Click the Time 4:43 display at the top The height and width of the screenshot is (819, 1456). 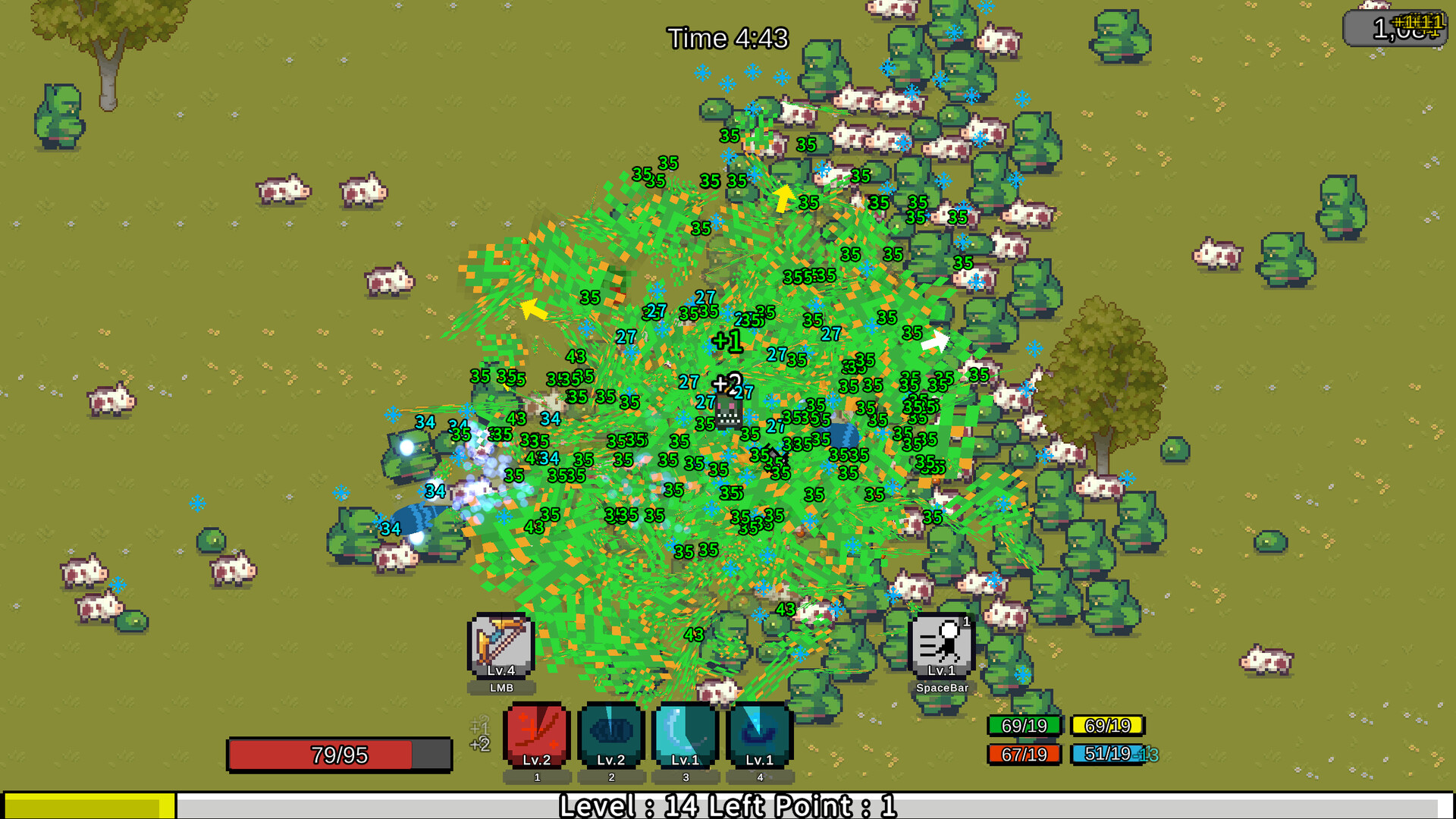(x=727, y=39)
